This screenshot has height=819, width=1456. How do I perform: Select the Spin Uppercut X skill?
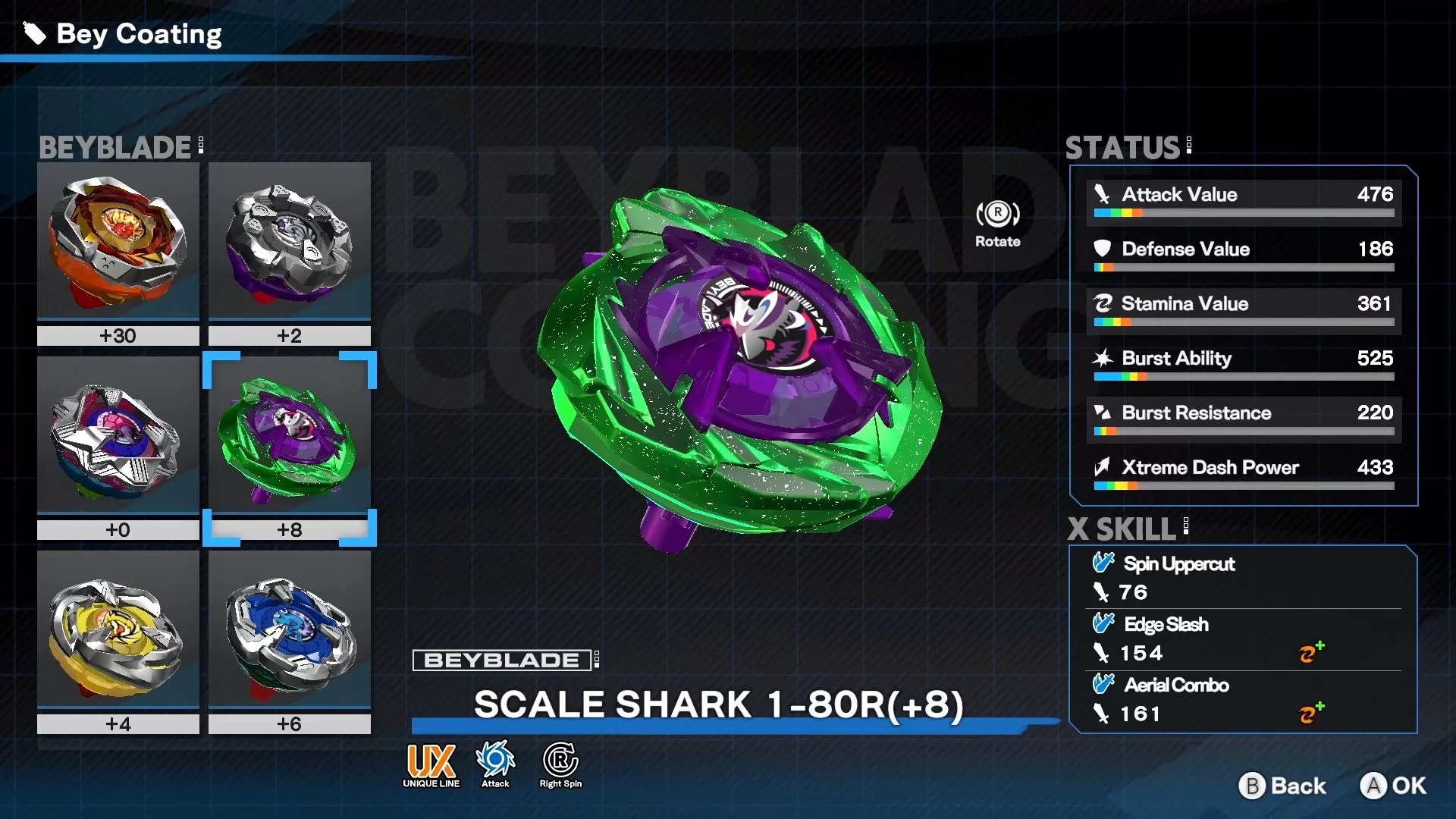pos(1178,564)
